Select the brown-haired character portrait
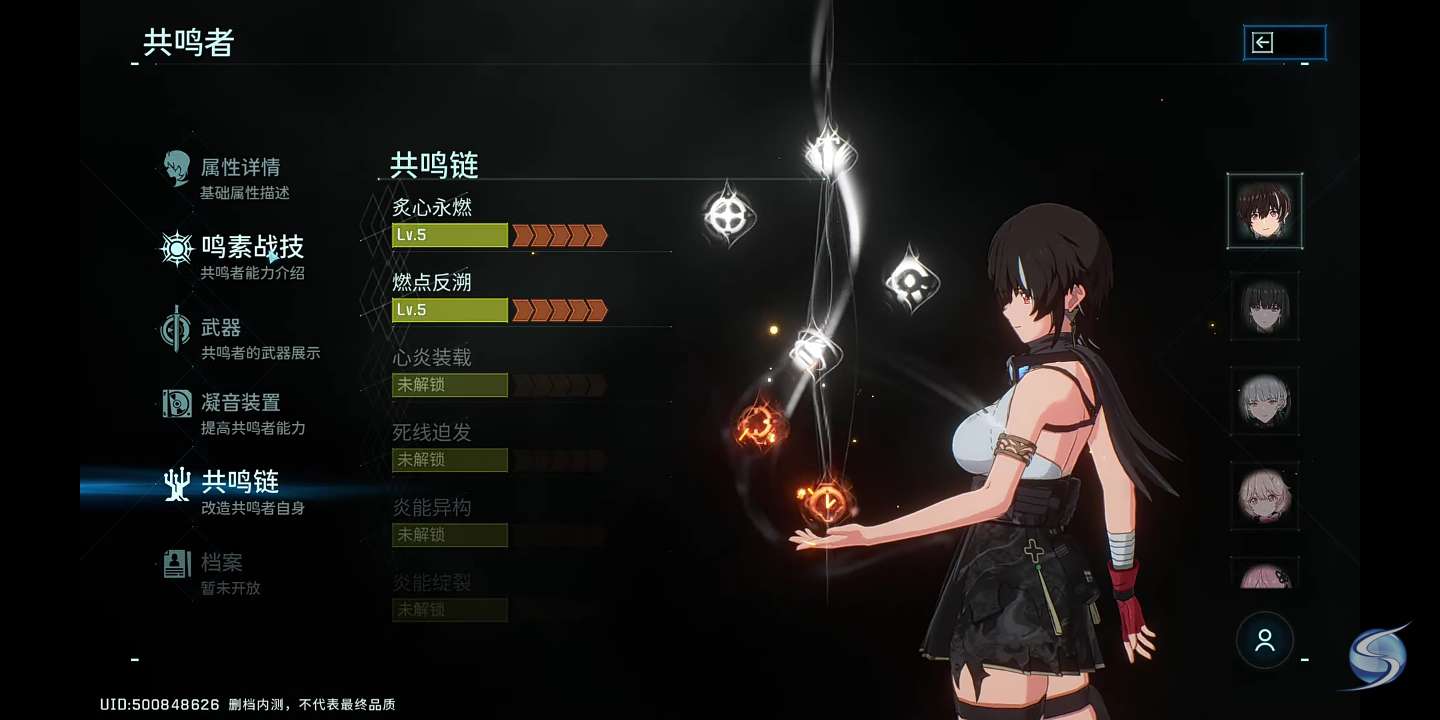 (1265, 211)
